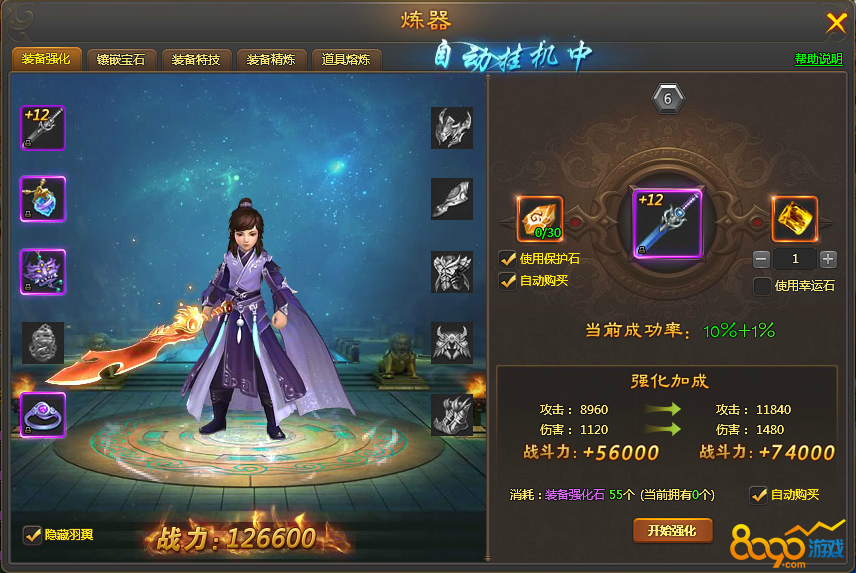The width and height of the screenshot is (856, 573).
Task: Toggle the 使用保护石 checkbox
Action: pyautogui.click(x=509, y=259)
